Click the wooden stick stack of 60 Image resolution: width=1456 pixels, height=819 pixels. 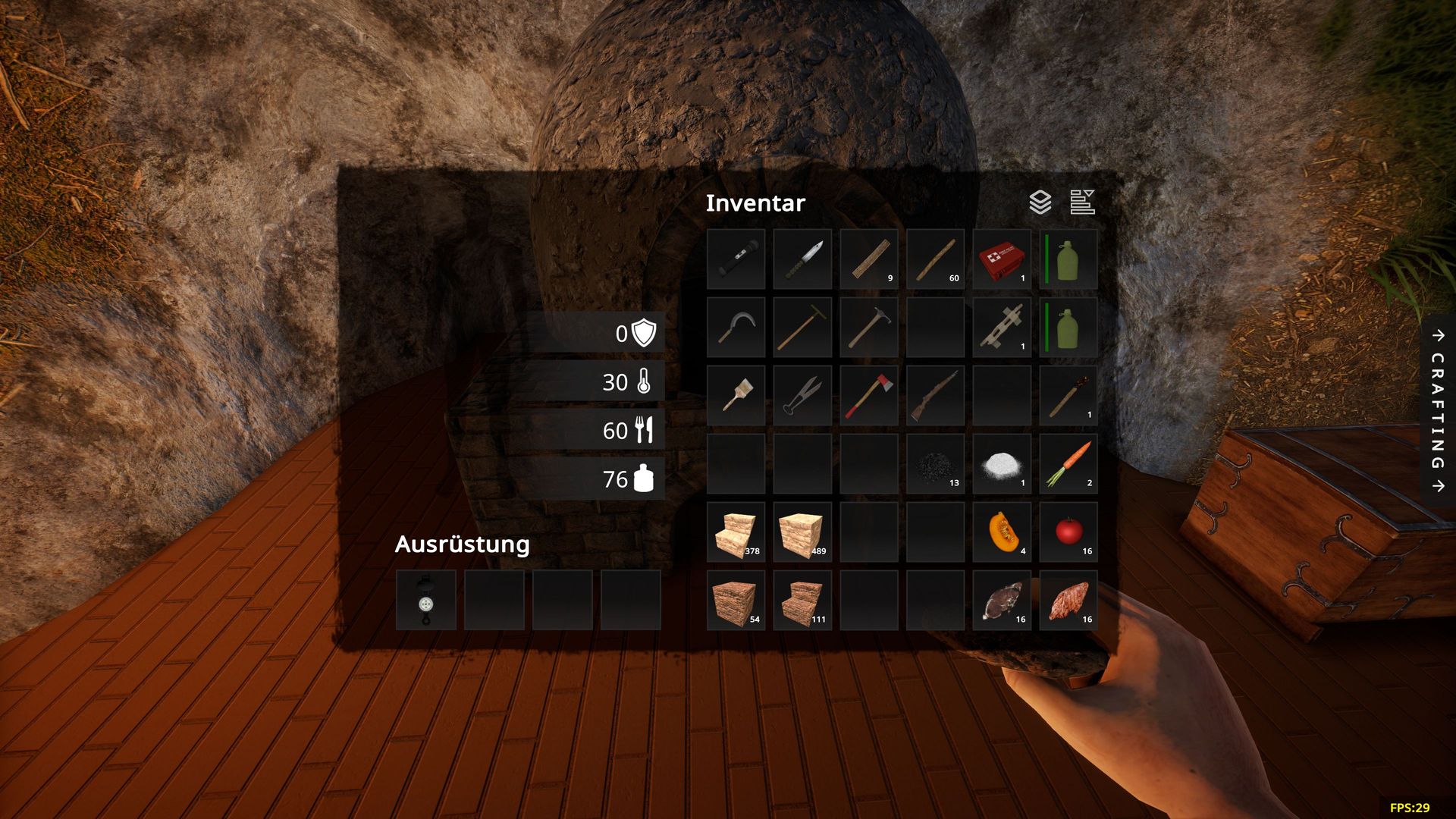click(x=935, y=259)
